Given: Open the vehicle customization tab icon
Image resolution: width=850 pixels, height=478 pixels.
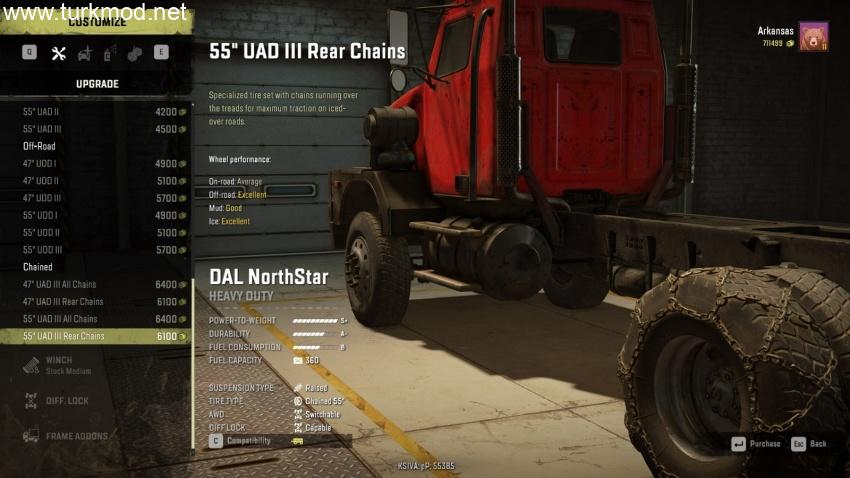Looking at the screenshot, I should 84,53.
